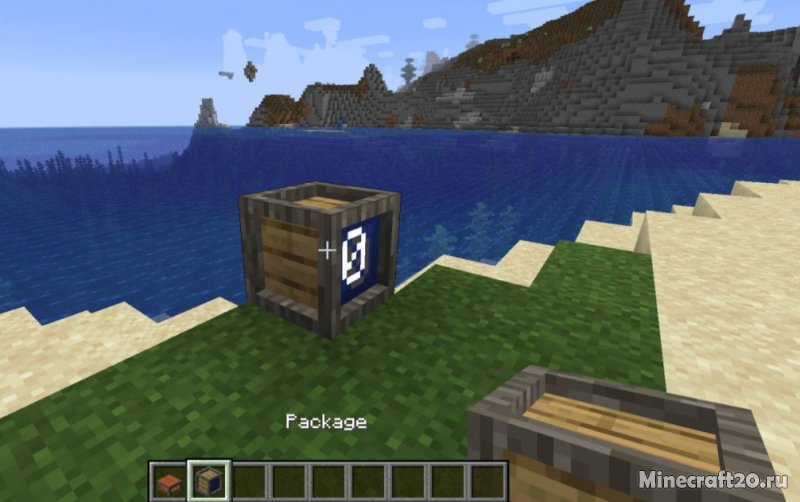Select the Package crate hotbar slot
This screenshot has height=502, width=800.
coord(210,481)
